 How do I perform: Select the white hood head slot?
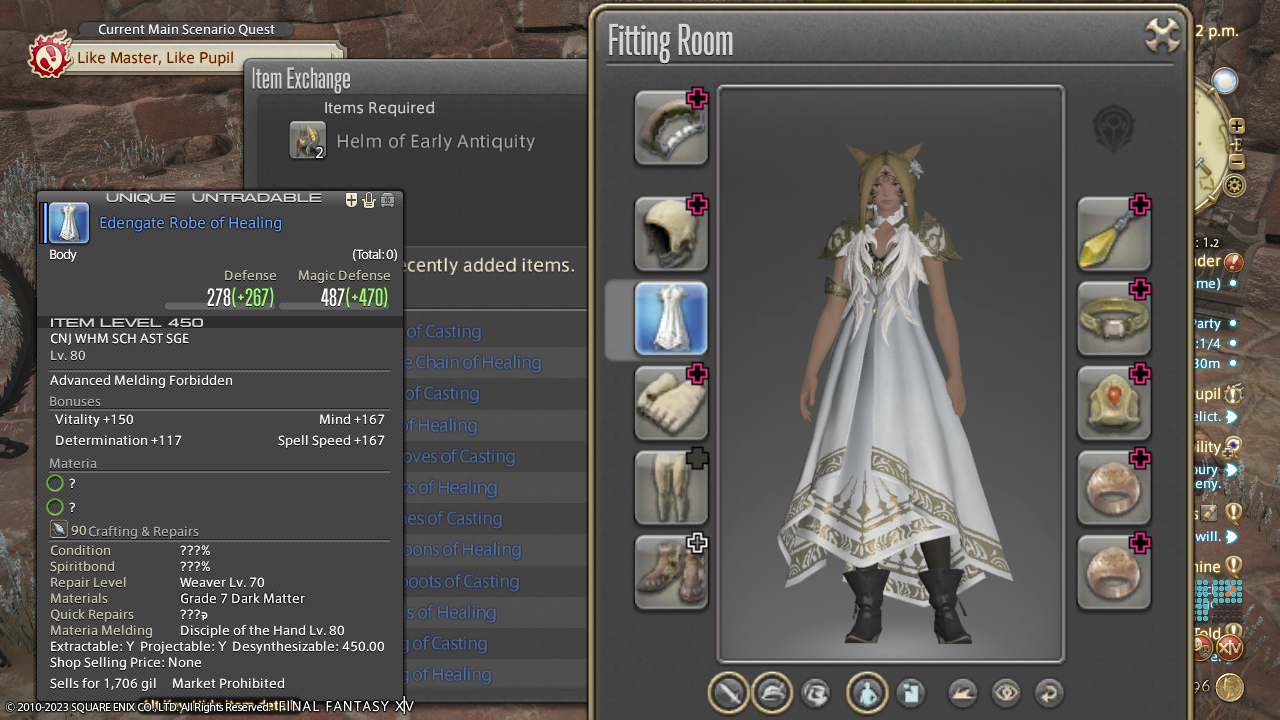pos(671,234)
